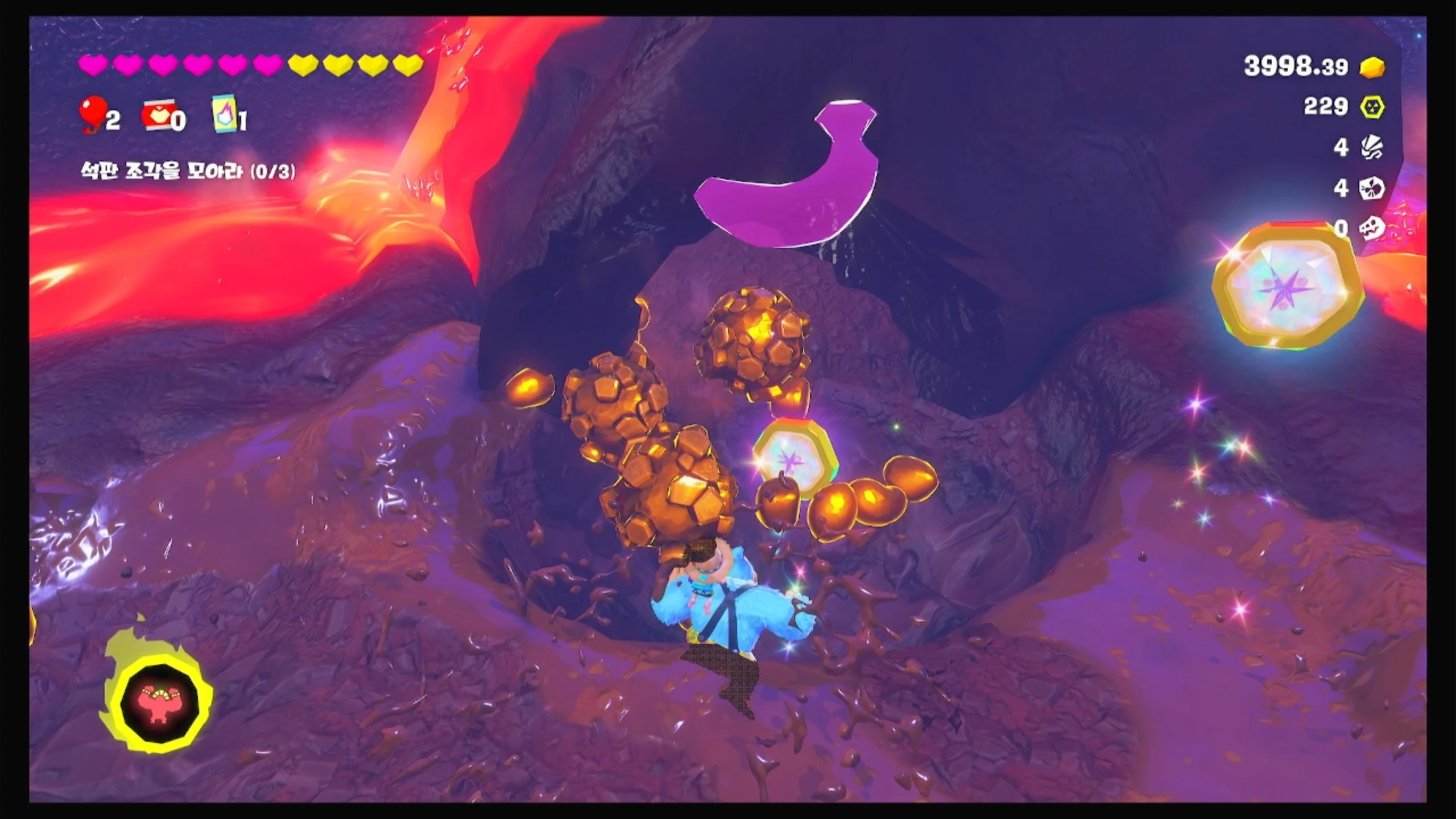Click the striped shell fossil icon
Image resolution: width=1456 pixels, height=819 pixels.
pos(1372,148)
